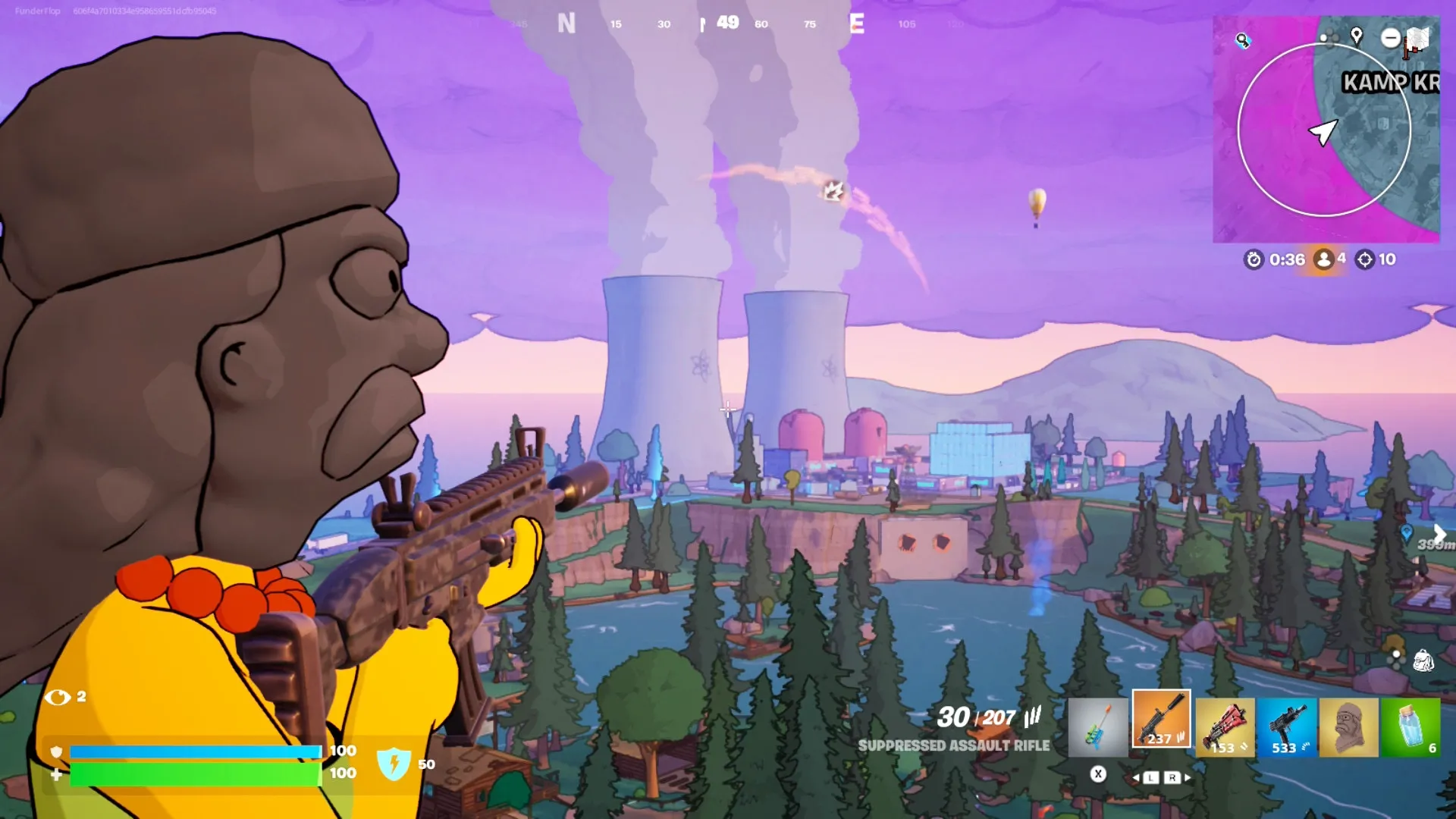The width and height of the screenshot is (1456, 819).
Task: Click the white player arrow on minimap
Action: point(1323,132)
